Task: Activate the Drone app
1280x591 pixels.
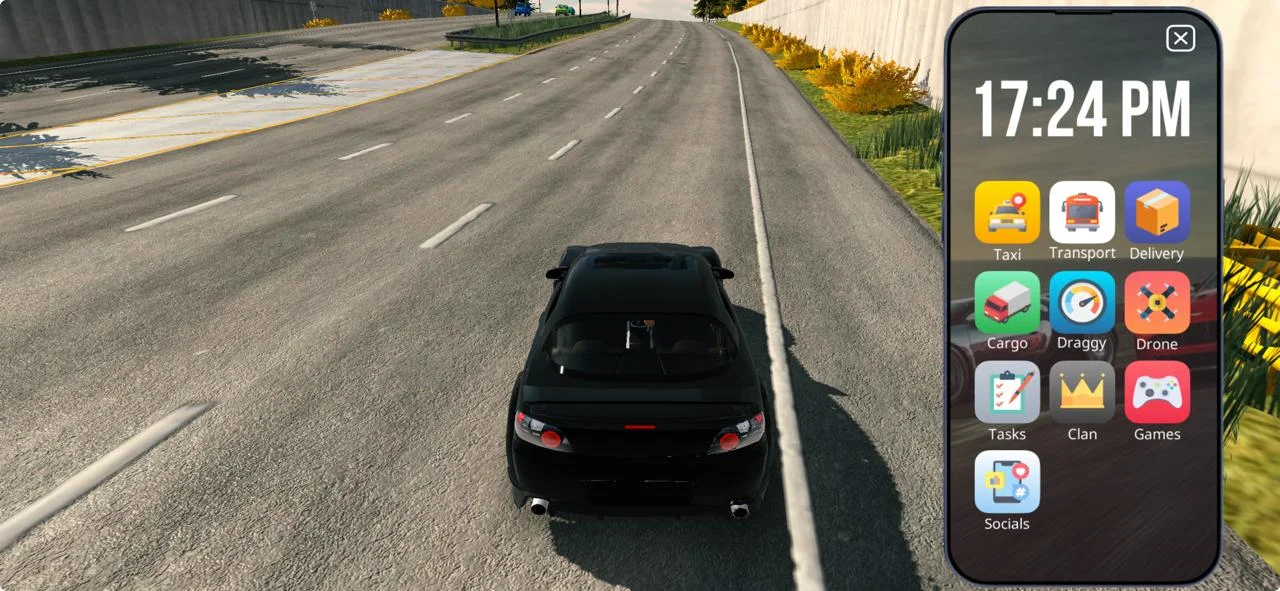Action: coord(1157,303)
